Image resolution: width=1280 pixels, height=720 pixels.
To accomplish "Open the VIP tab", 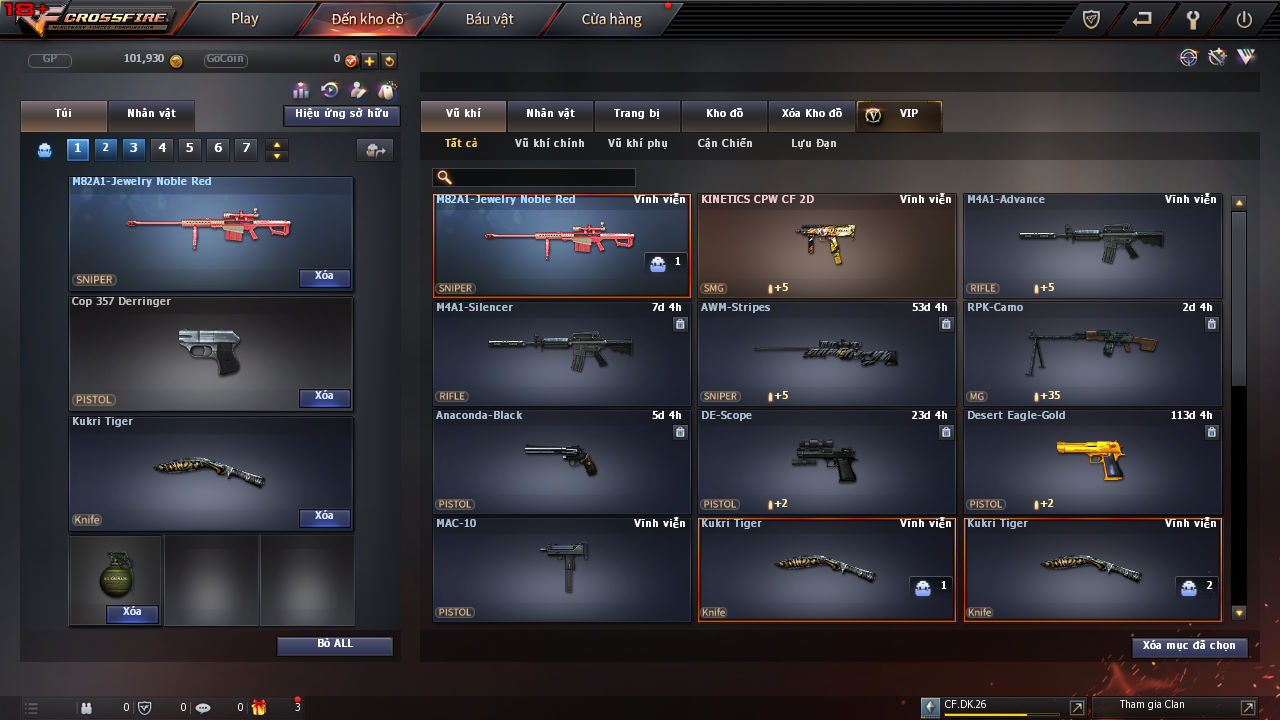I will (x=899, y=114).
